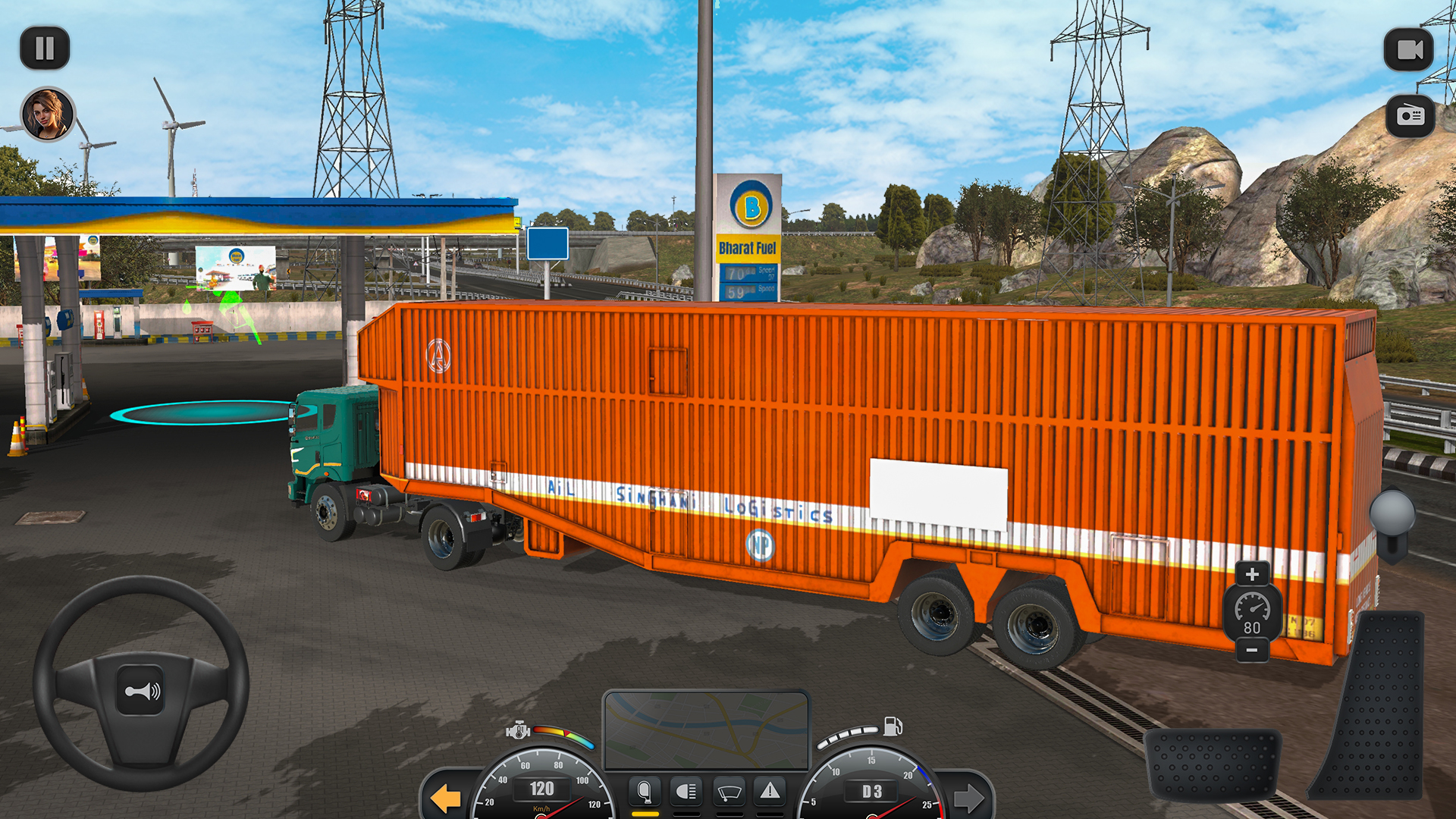The image size is (1456, 819).
Task: Steer right with the arrow button
Action: [x=971, y=797]
